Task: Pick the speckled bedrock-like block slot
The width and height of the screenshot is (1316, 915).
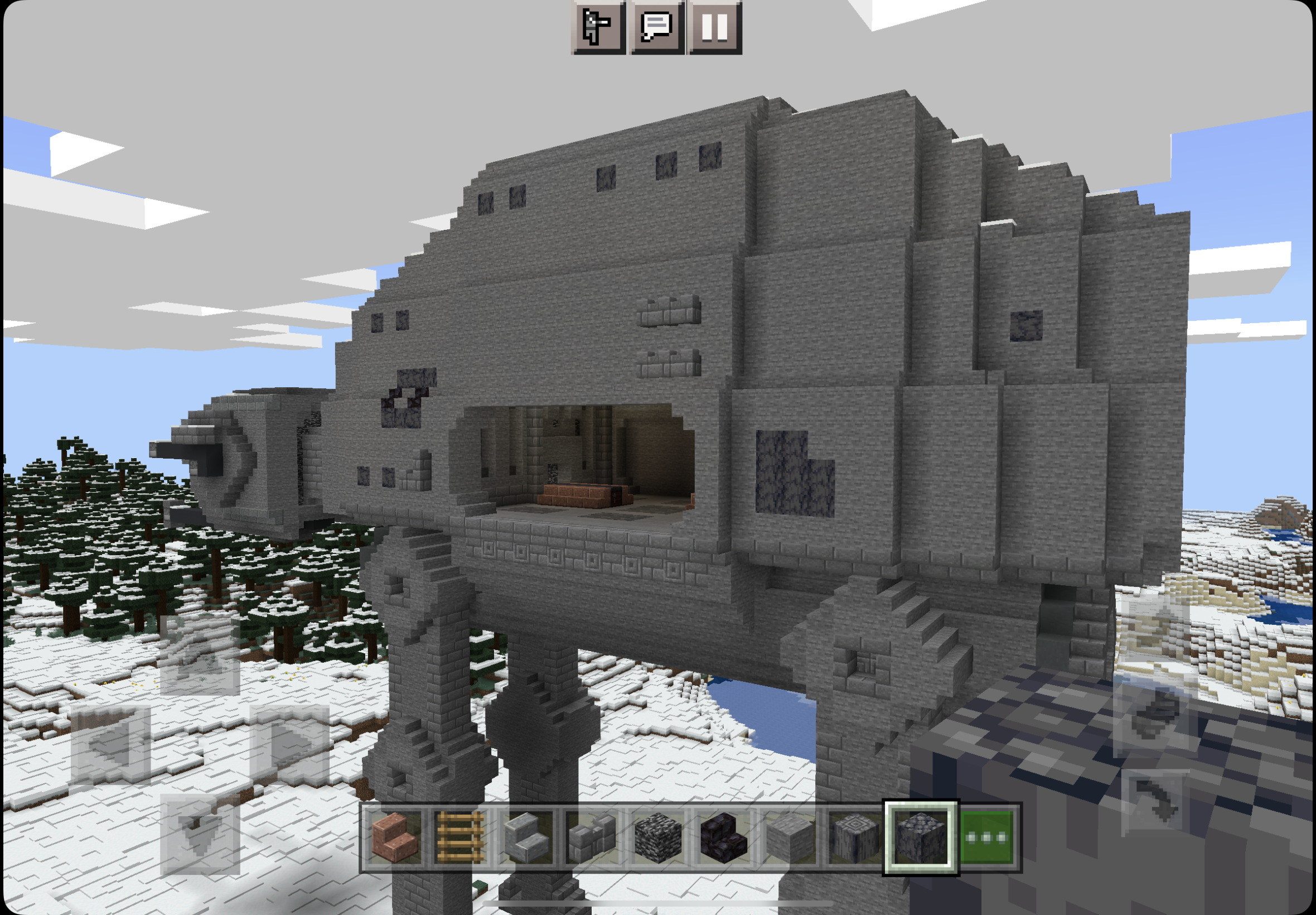Action: click(x=657, y=836)
